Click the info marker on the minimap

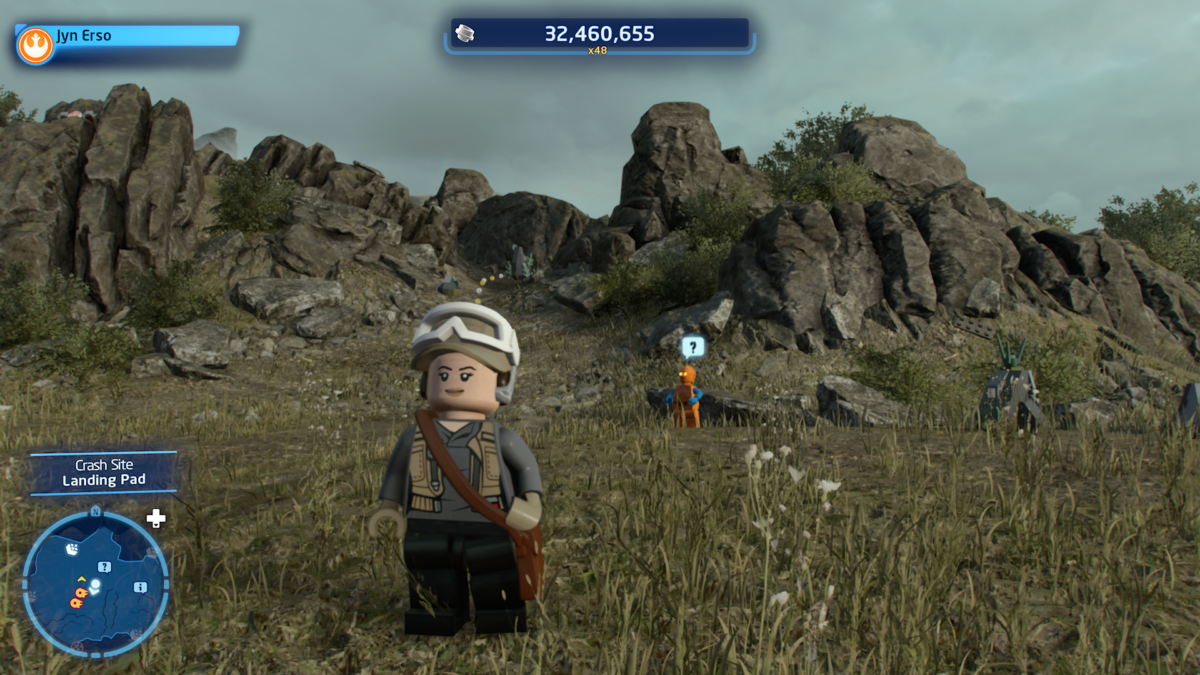[140, 586]
